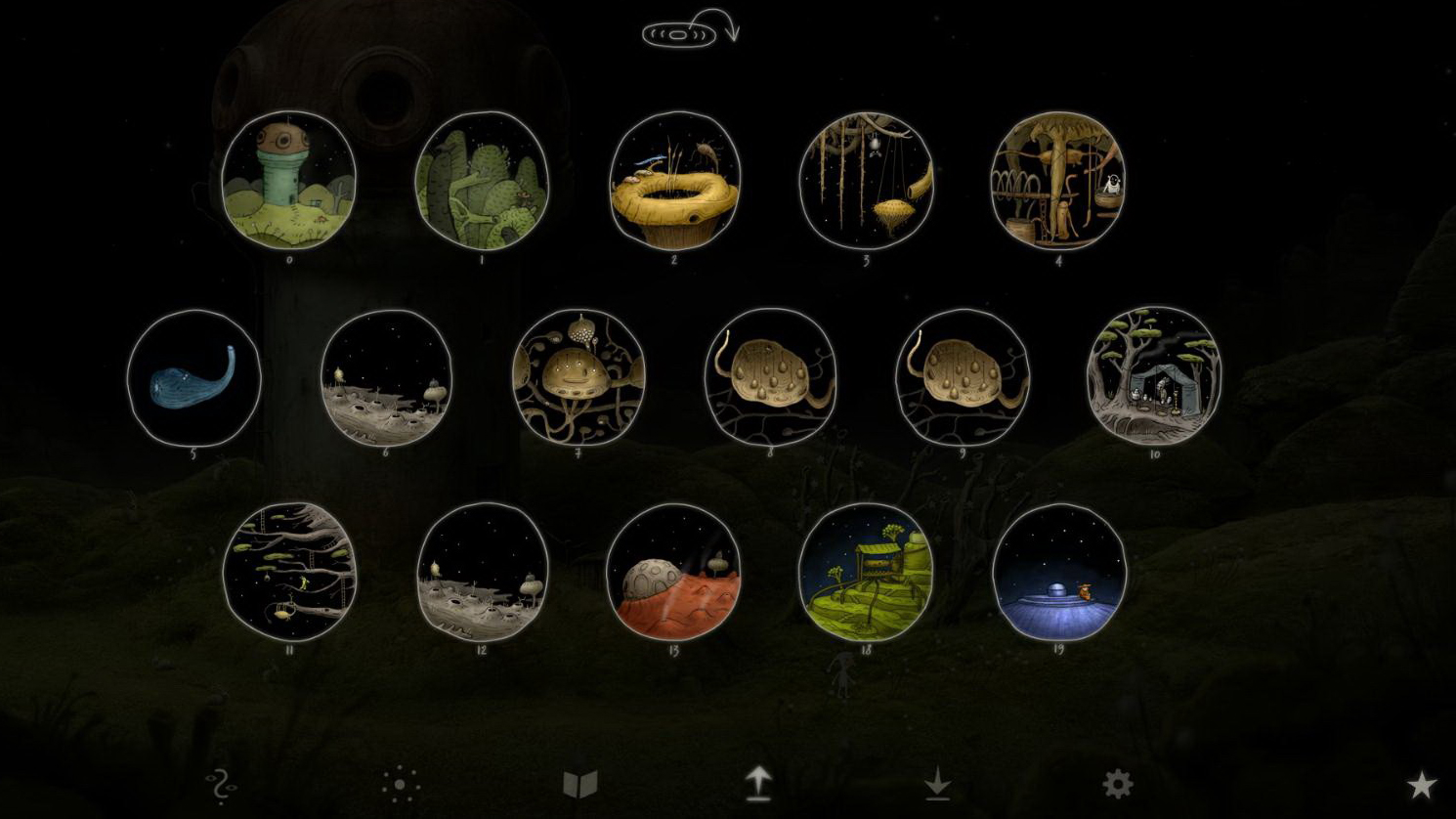Open level 10 with the forest hut
Screen dimensions: 1456x819
tap(1154, 378)
